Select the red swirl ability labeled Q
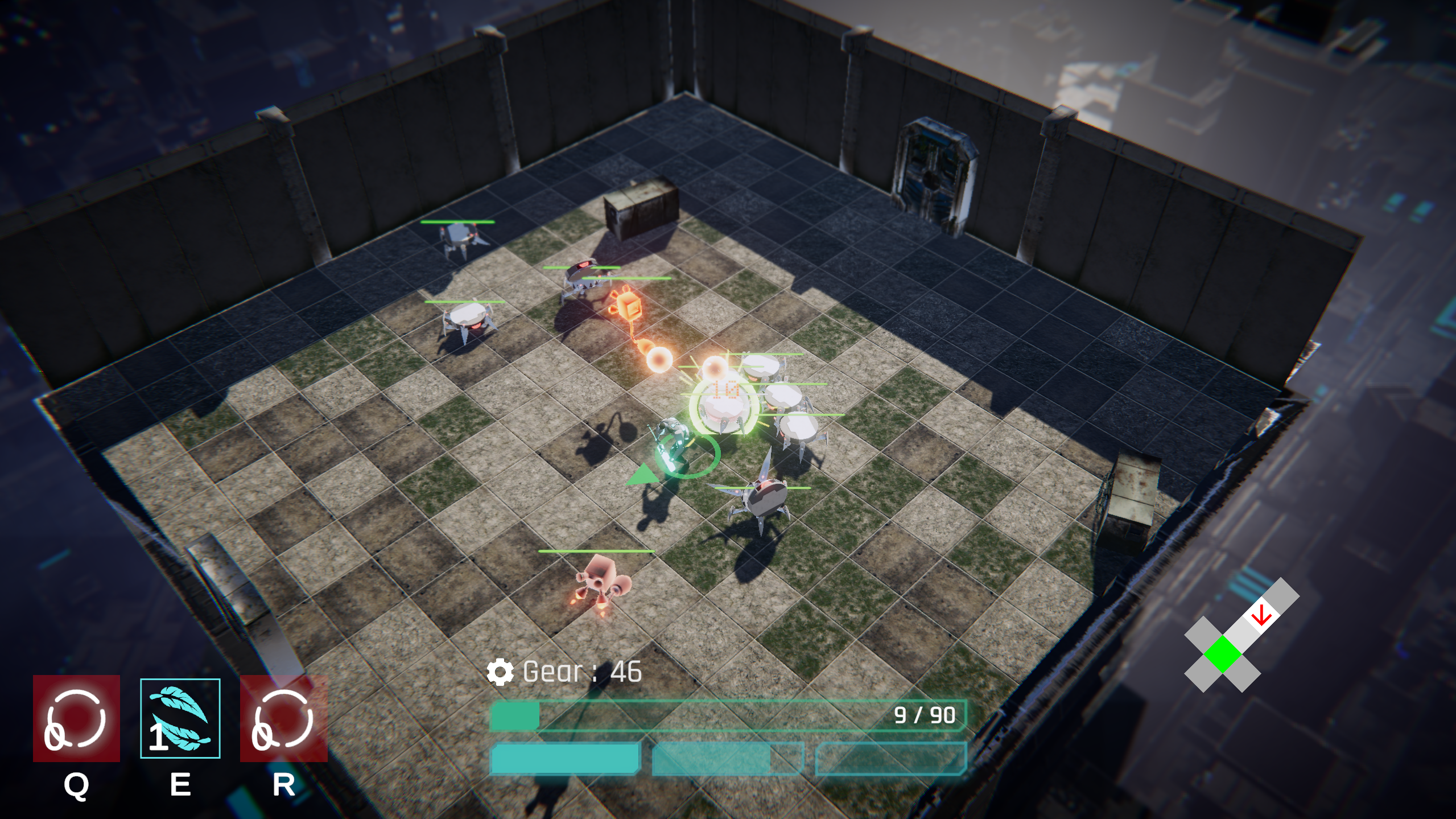The image size is (1456, 819). (76, 718)
